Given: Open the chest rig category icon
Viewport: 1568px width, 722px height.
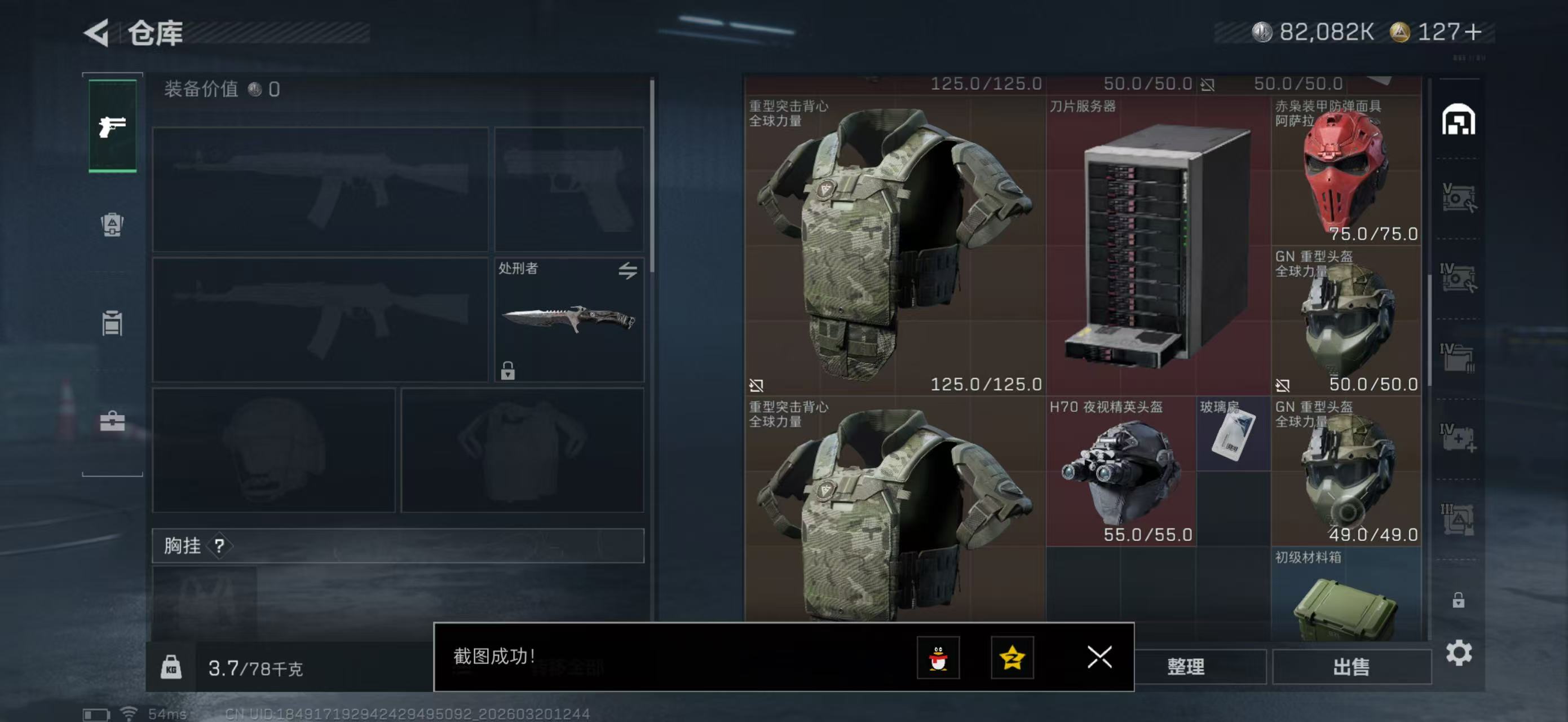Looking at the screenshot, I should pos(113,323).
